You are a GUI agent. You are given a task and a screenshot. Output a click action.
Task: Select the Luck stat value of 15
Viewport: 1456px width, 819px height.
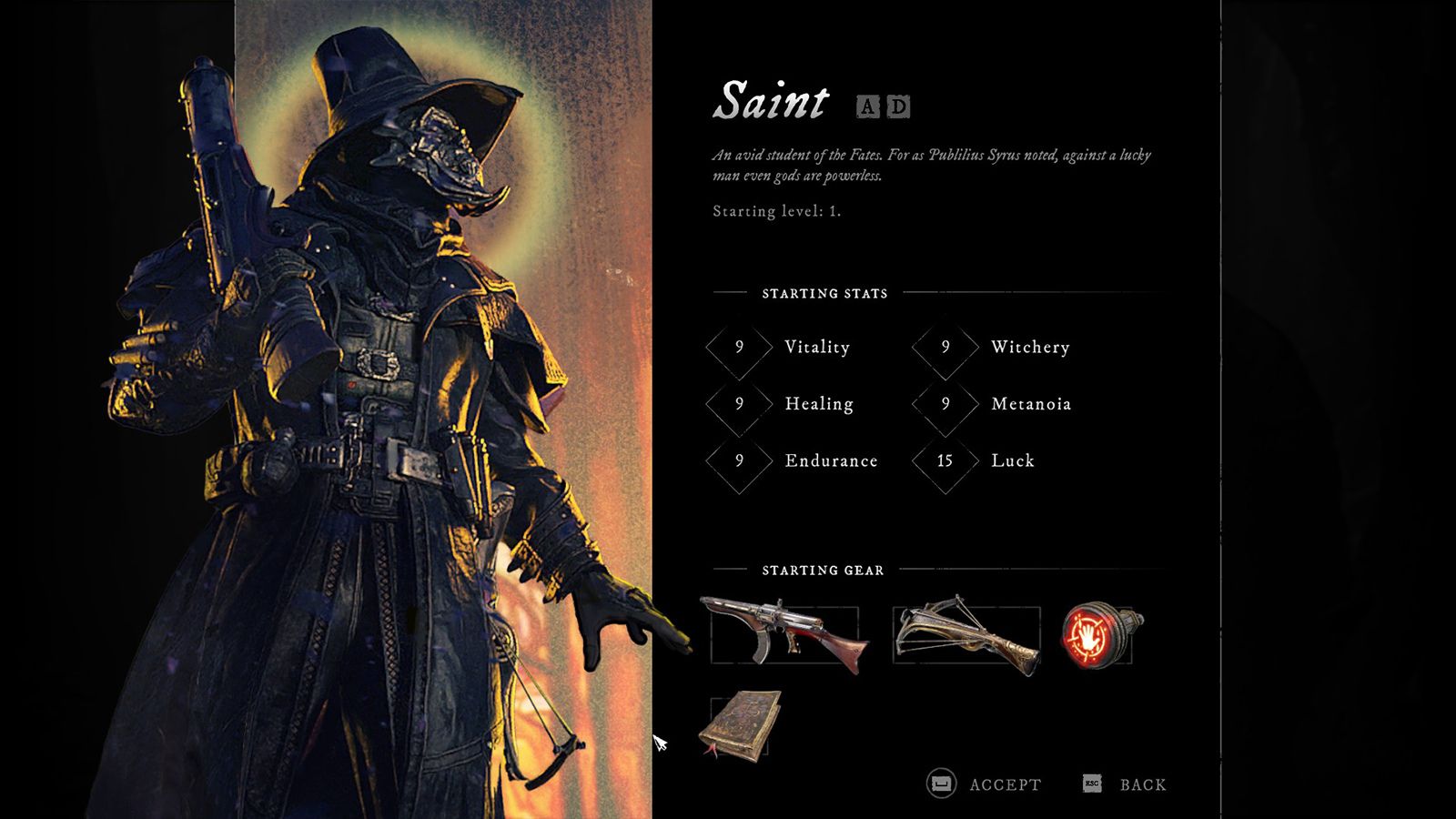944,461
